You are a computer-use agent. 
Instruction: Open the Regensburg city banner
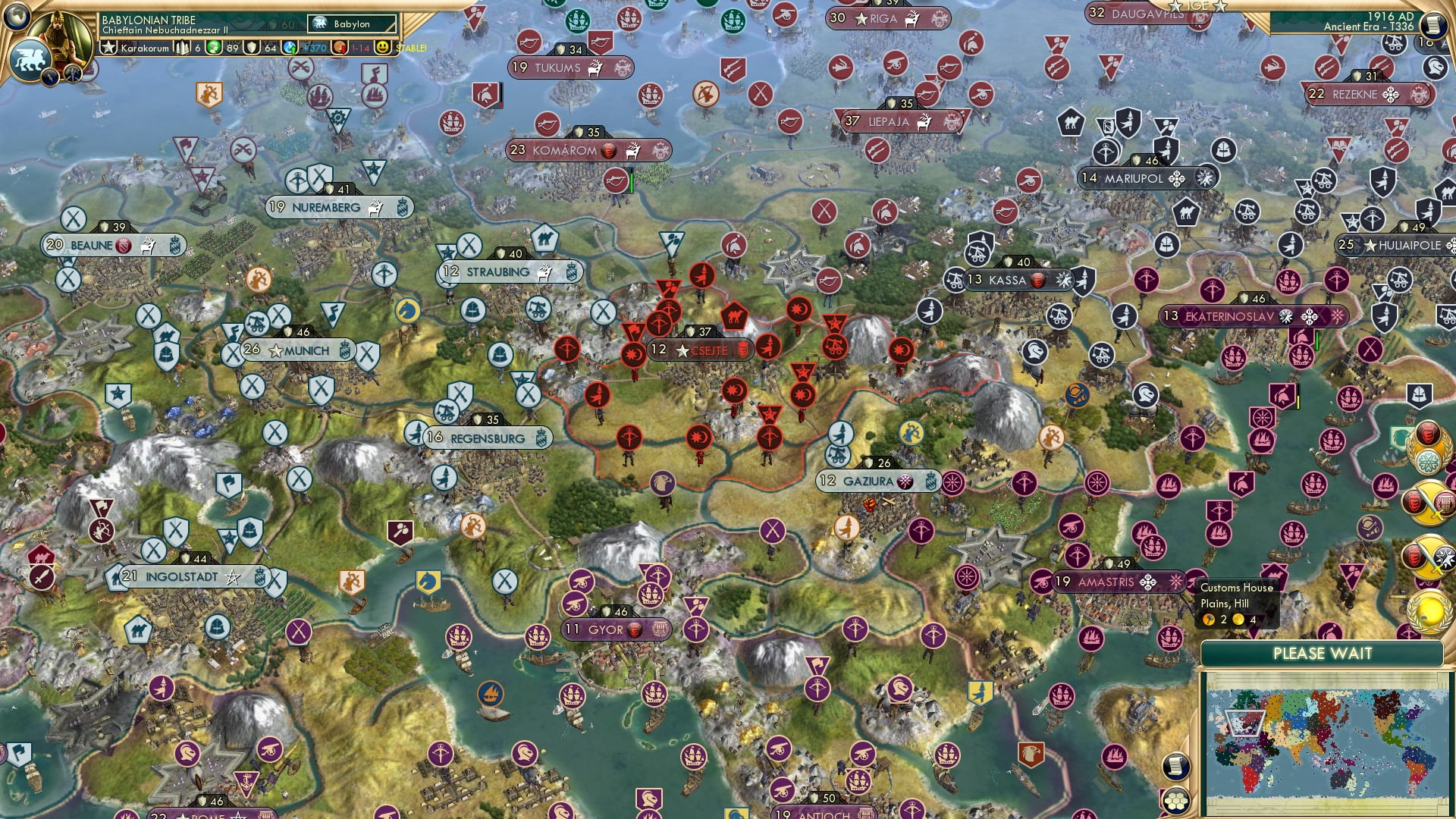click(487, 438)
